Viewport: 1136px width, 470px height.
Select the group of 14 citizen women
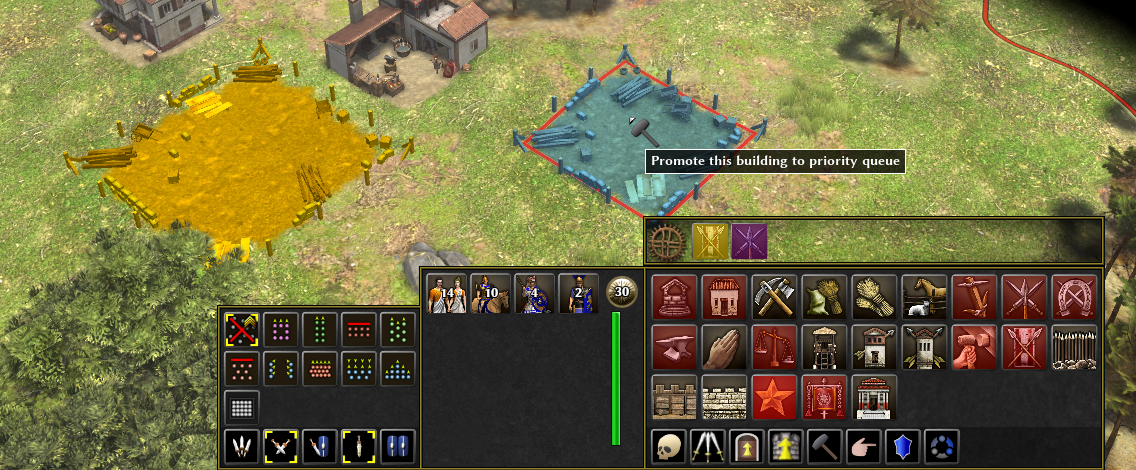447,295
